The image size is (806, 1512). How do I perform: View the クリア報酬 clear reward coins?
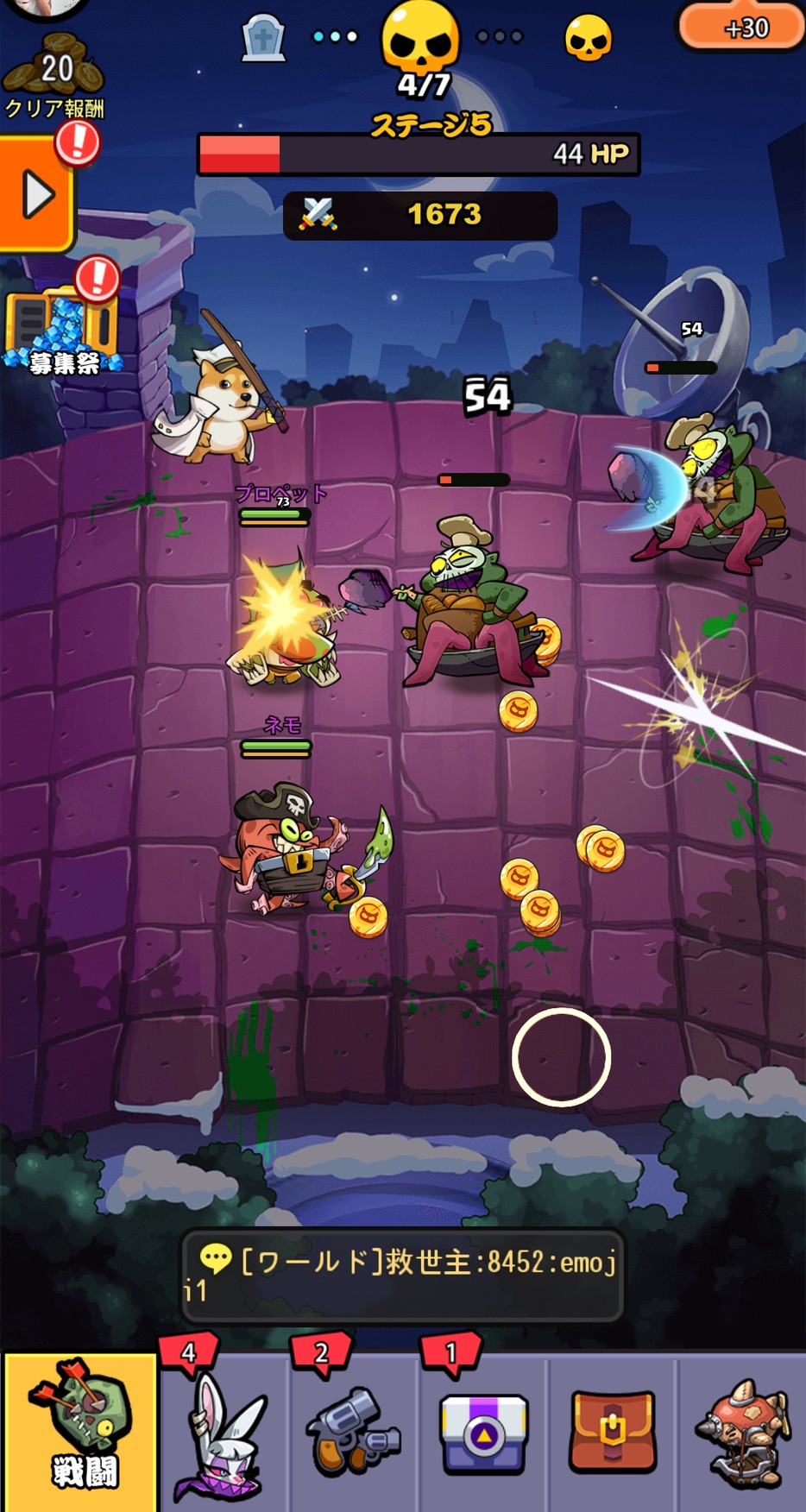pyautogui.click(x=54, y=79)
